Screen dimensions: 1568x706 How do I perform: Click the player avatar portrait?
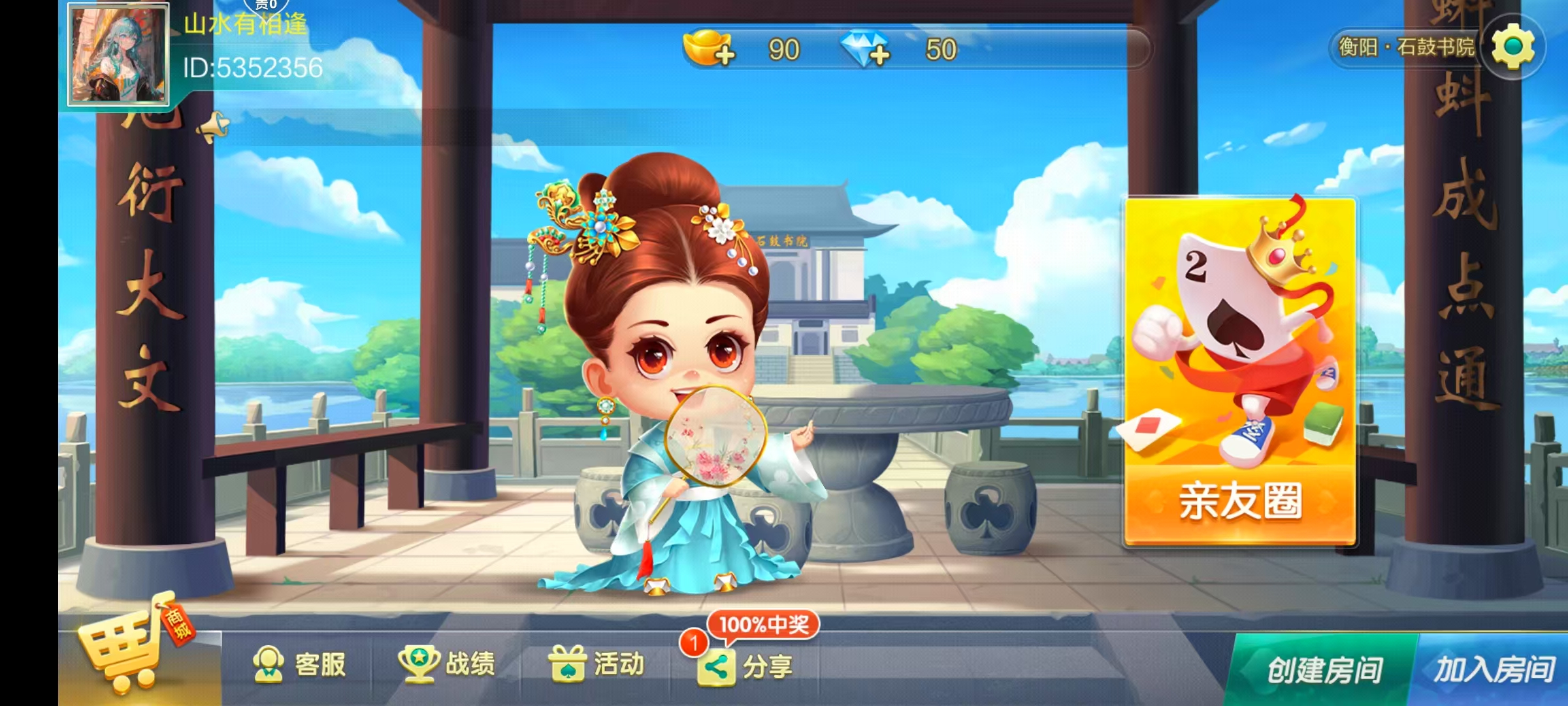(x=118, y=56)
